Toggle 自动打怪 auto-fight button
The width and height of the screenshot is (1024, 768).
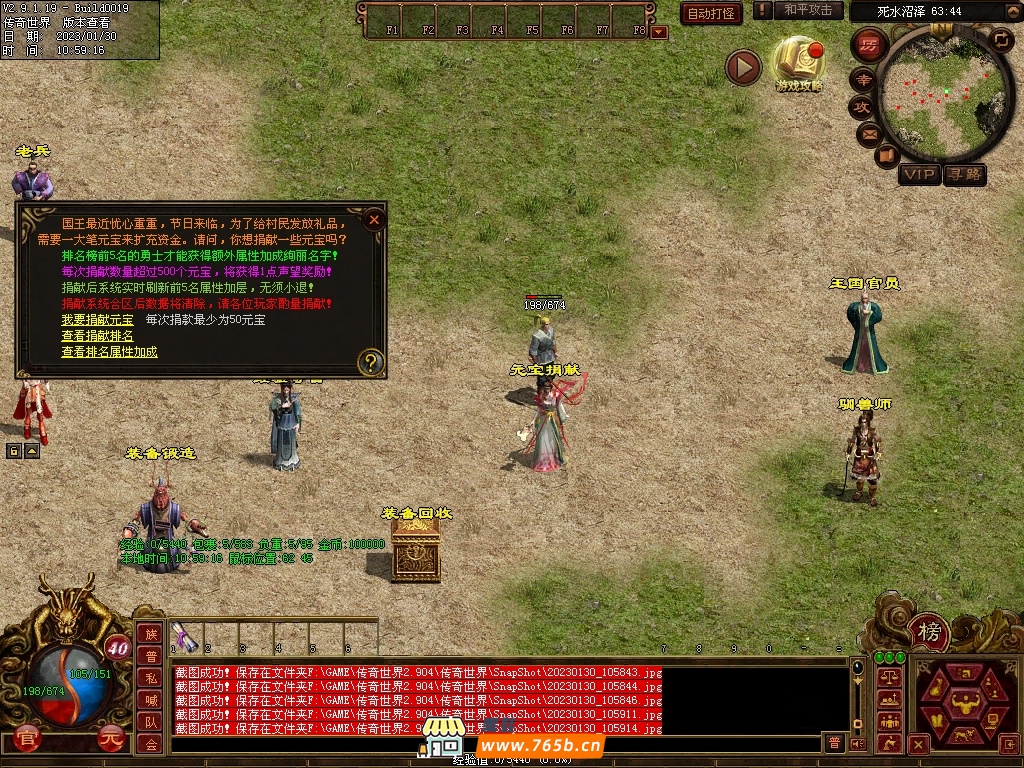(711, 13)
